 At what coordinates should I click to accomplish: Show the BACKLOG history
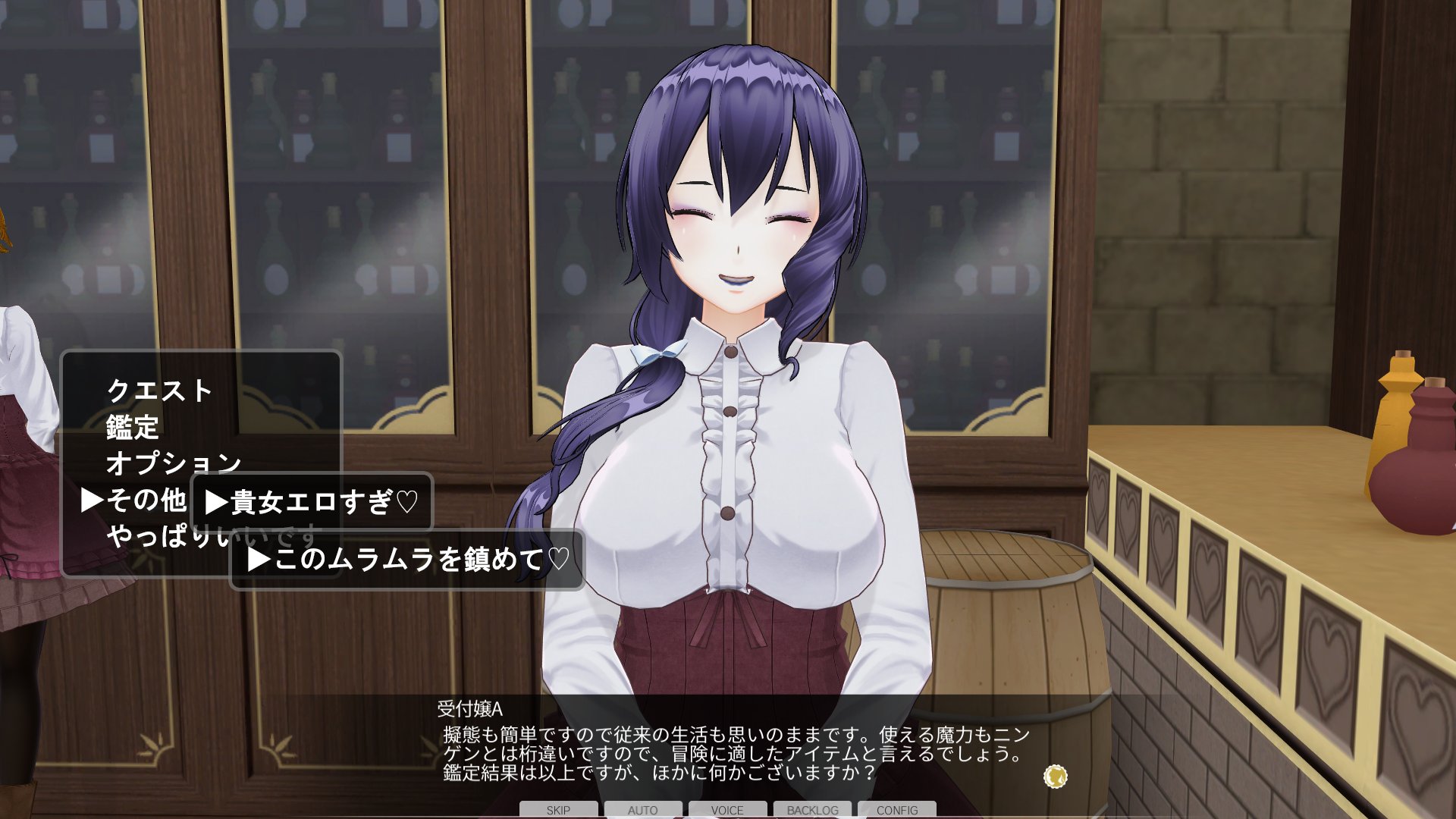click(812, 810)
